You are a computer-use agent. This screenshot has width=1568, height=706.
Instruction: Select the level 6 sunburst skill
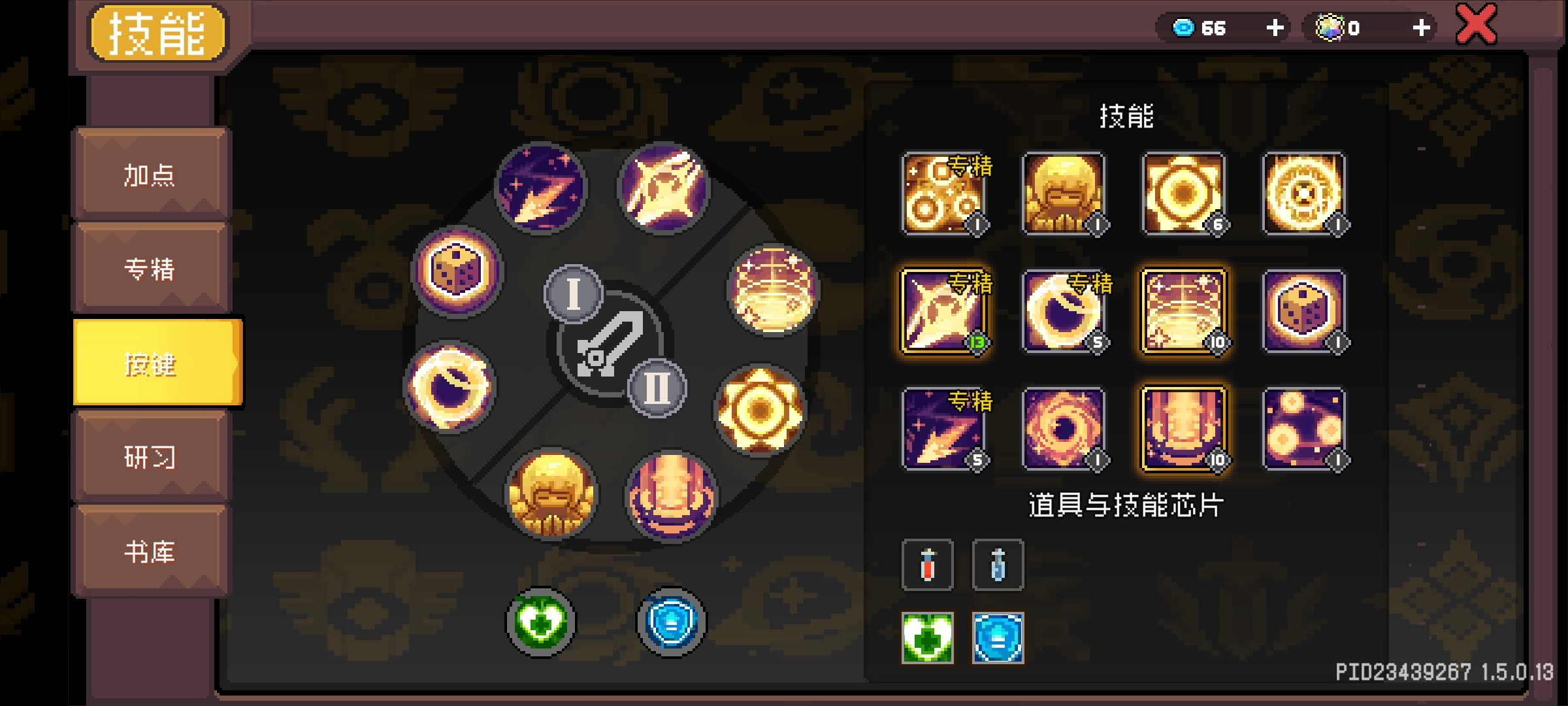[x=1184, y=193]
